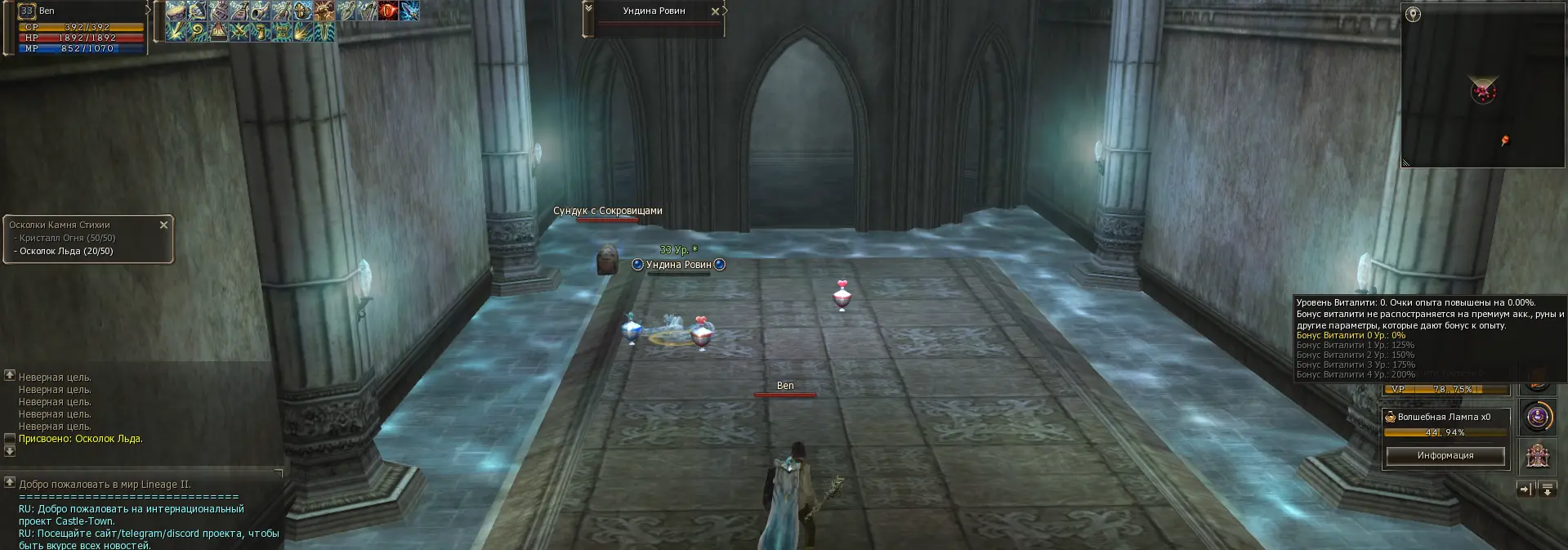Screen dimensions: 1568x550
Task: Collapse the side panel with arrow-to-bar button
Action: pos(1525,490)
